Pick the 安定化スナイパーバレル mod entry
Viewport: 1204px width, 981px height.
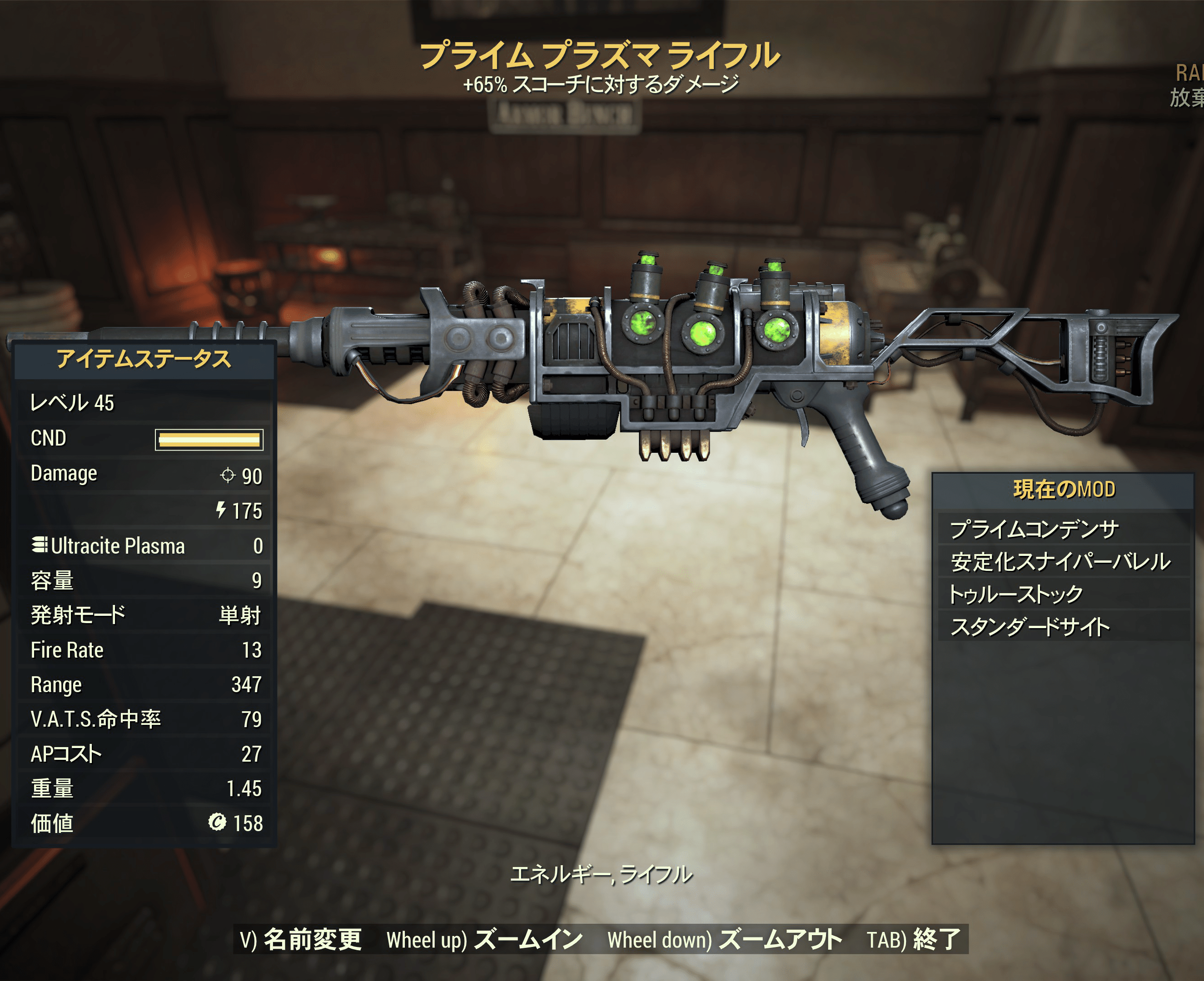click(x=1063, y=562)
